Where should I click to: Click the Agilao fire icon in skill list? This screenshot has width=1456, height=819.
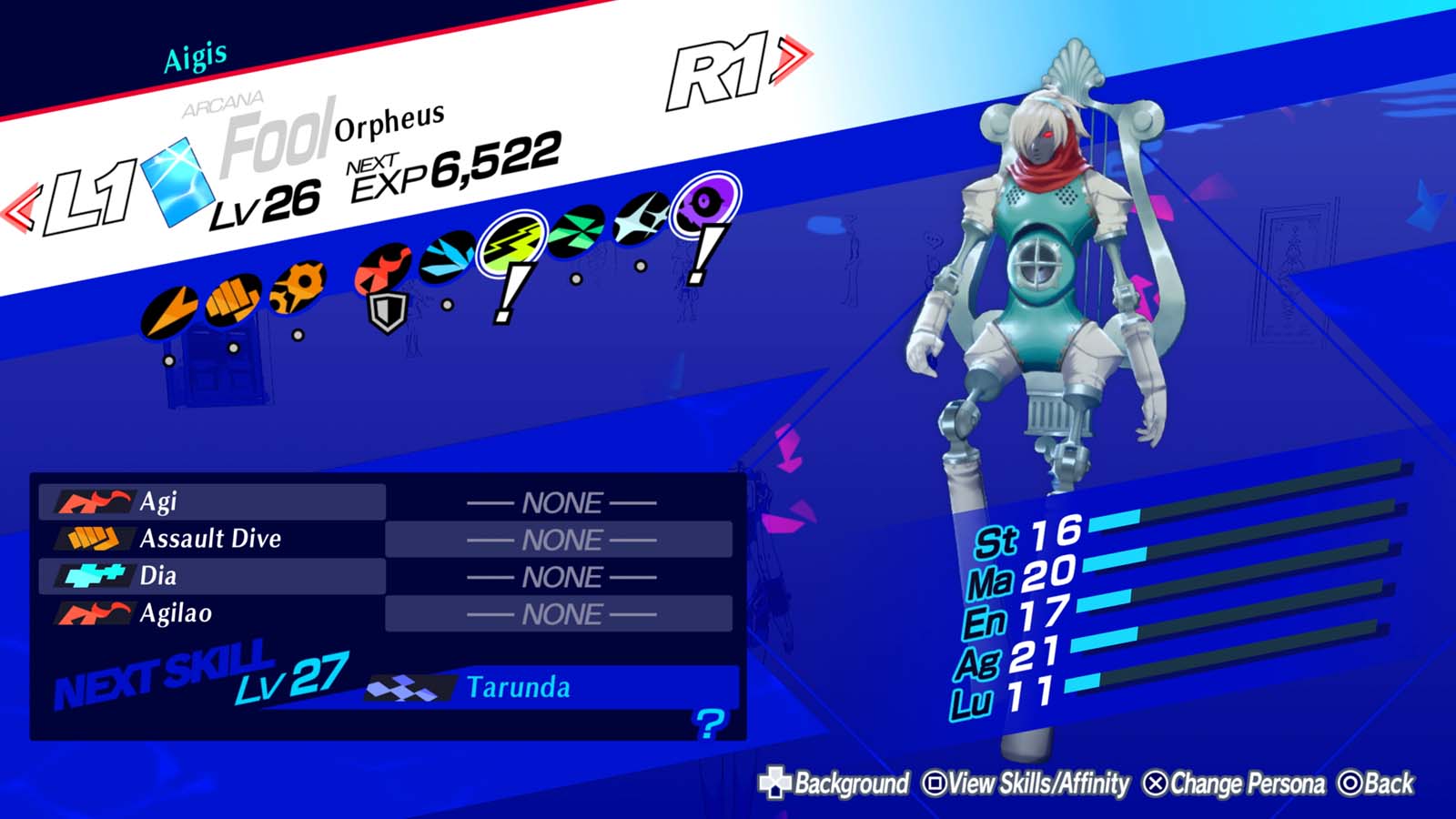point(97,610)
